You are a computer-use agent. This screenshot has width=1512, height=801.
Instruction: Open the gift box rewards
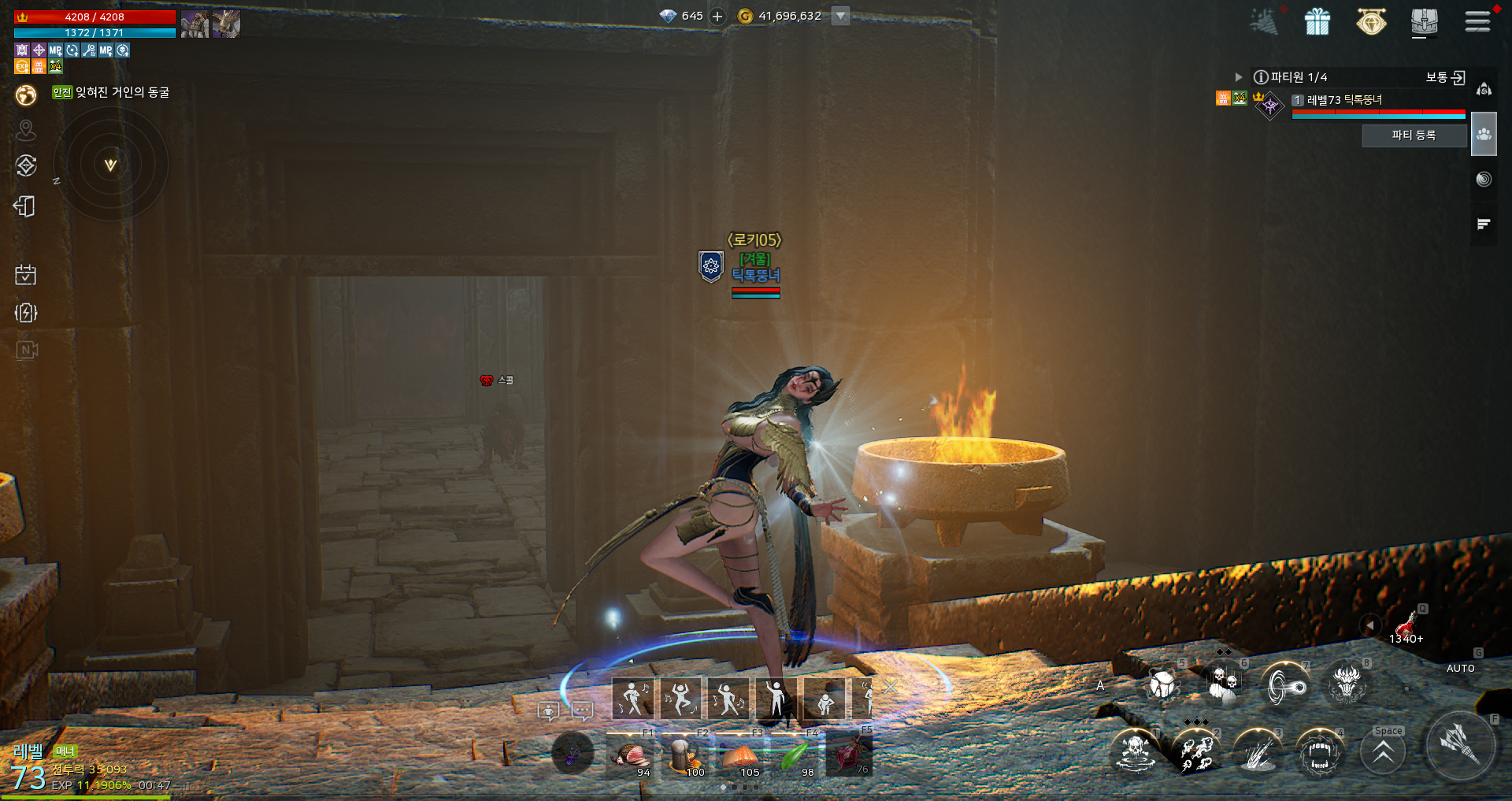pyautogui.click(x=1317, y=21)
